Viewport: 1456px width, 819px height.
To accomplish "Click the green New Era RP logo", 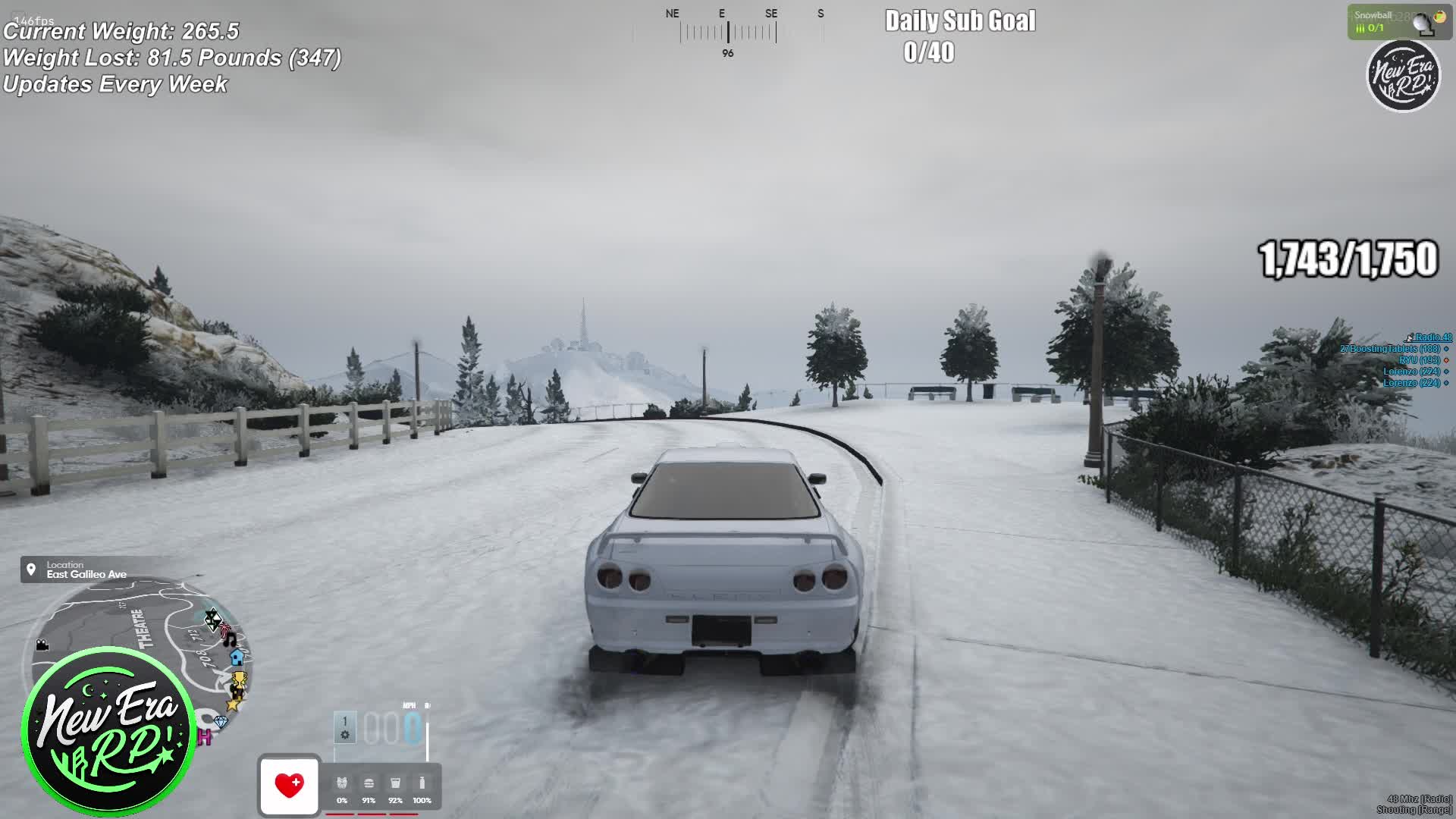I will point(109,731).
